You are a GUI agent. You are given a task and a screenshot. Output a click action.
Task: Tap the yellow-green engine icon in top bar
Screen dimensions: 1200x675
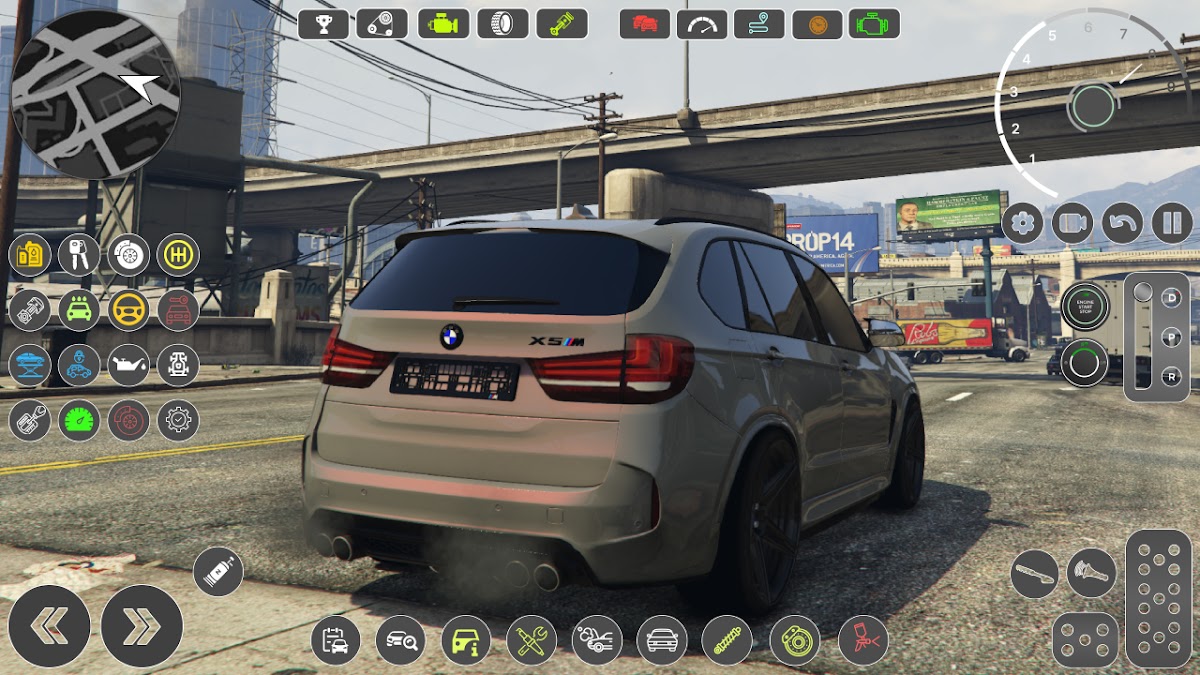(x=443, y=23)
